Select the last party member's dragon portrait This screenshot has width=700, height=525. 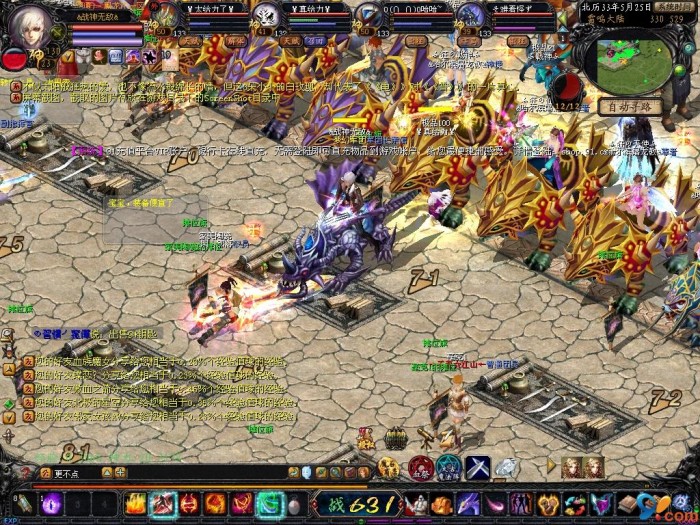472,16
